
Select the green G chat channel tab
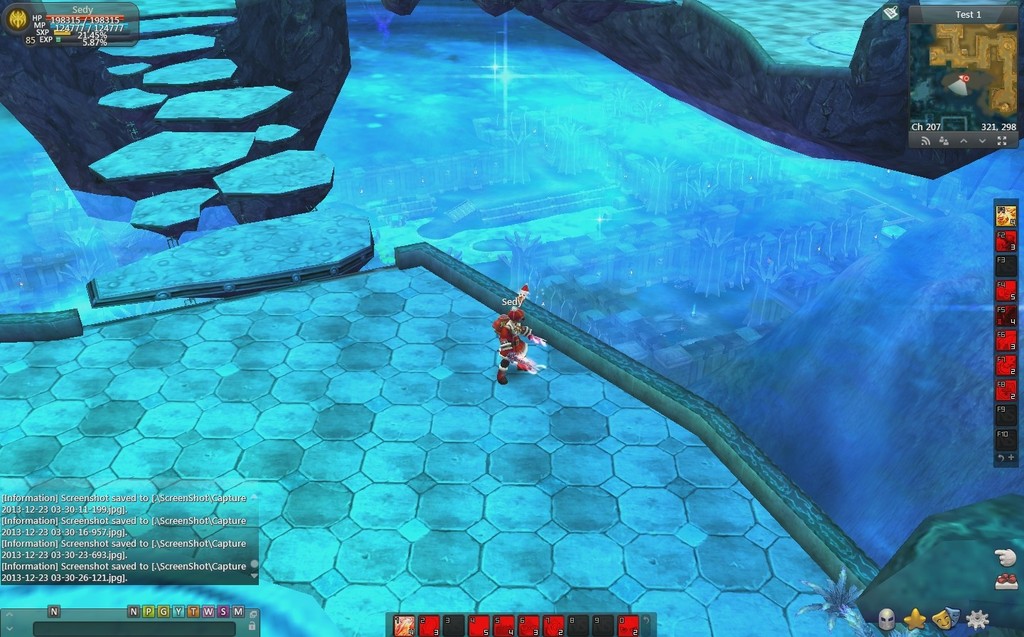(x=163, y=611)
